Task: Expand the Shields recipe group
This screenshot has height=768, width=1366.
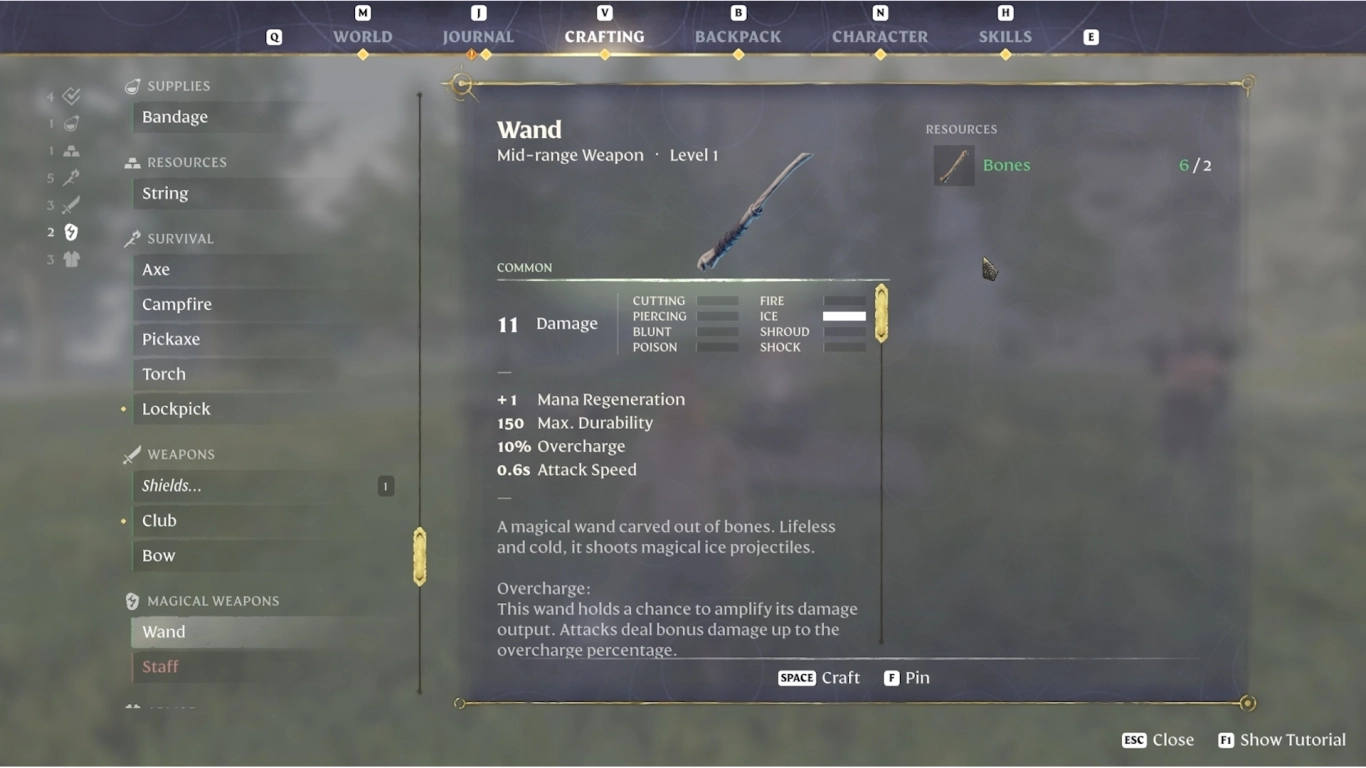Action: tap(172, 486)
